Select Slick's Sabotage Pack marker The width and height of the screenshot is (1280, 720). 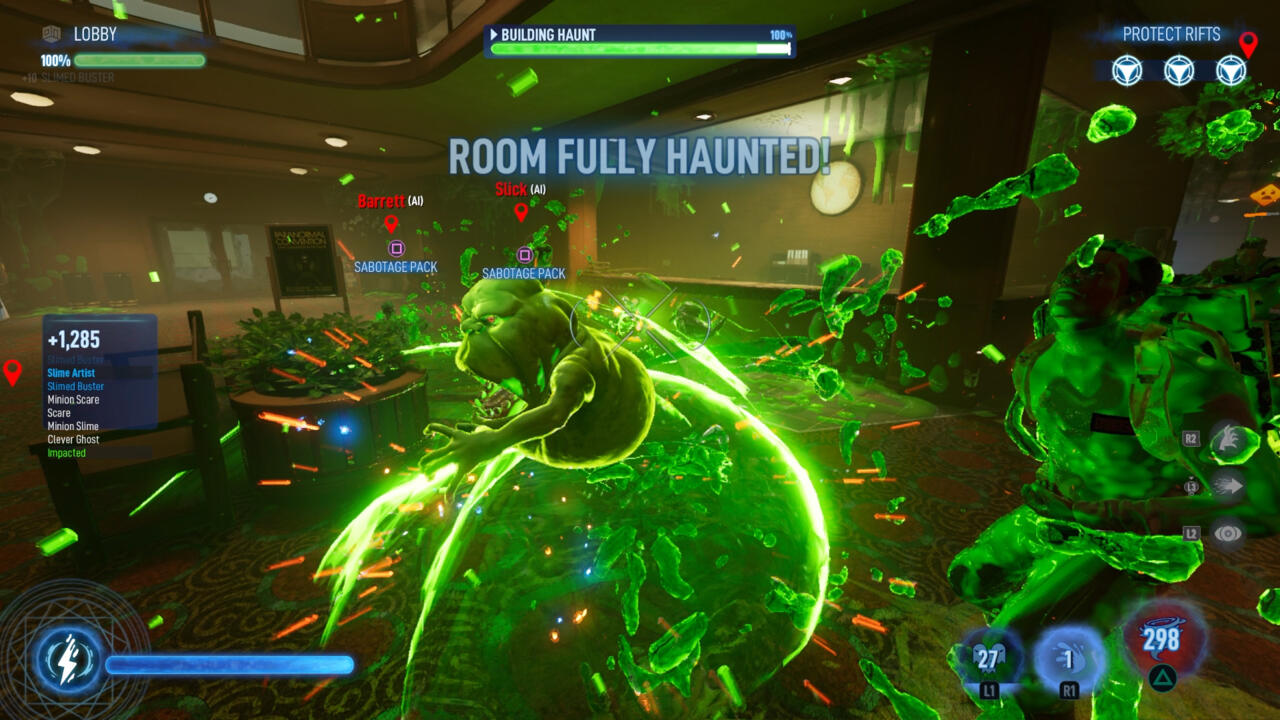click(524, 255)
